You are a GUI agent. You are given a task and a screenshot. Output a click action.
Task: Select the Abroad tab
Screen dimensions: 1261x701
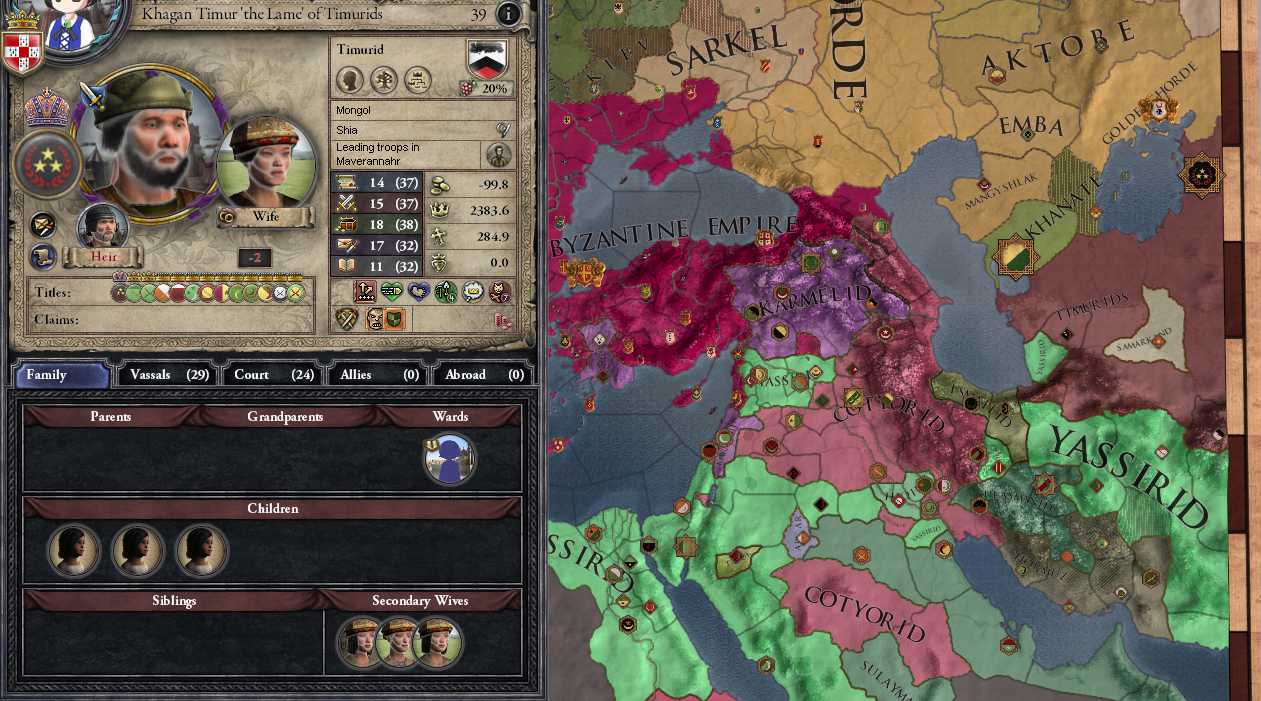[484, 375]
